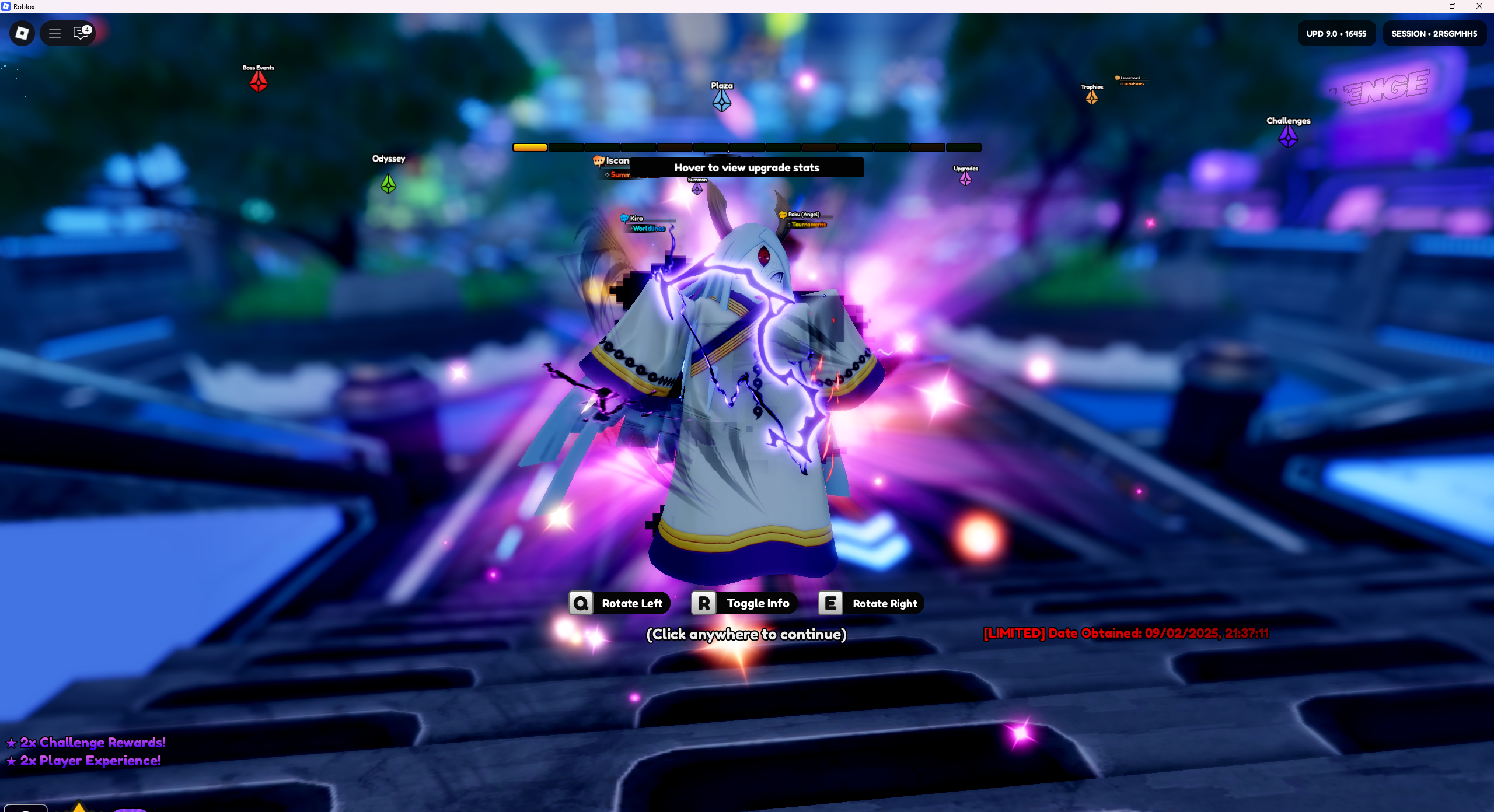This screenshot has height=812, width=1494.
Task: Open the Roblox logo menu
Action: 22,33
